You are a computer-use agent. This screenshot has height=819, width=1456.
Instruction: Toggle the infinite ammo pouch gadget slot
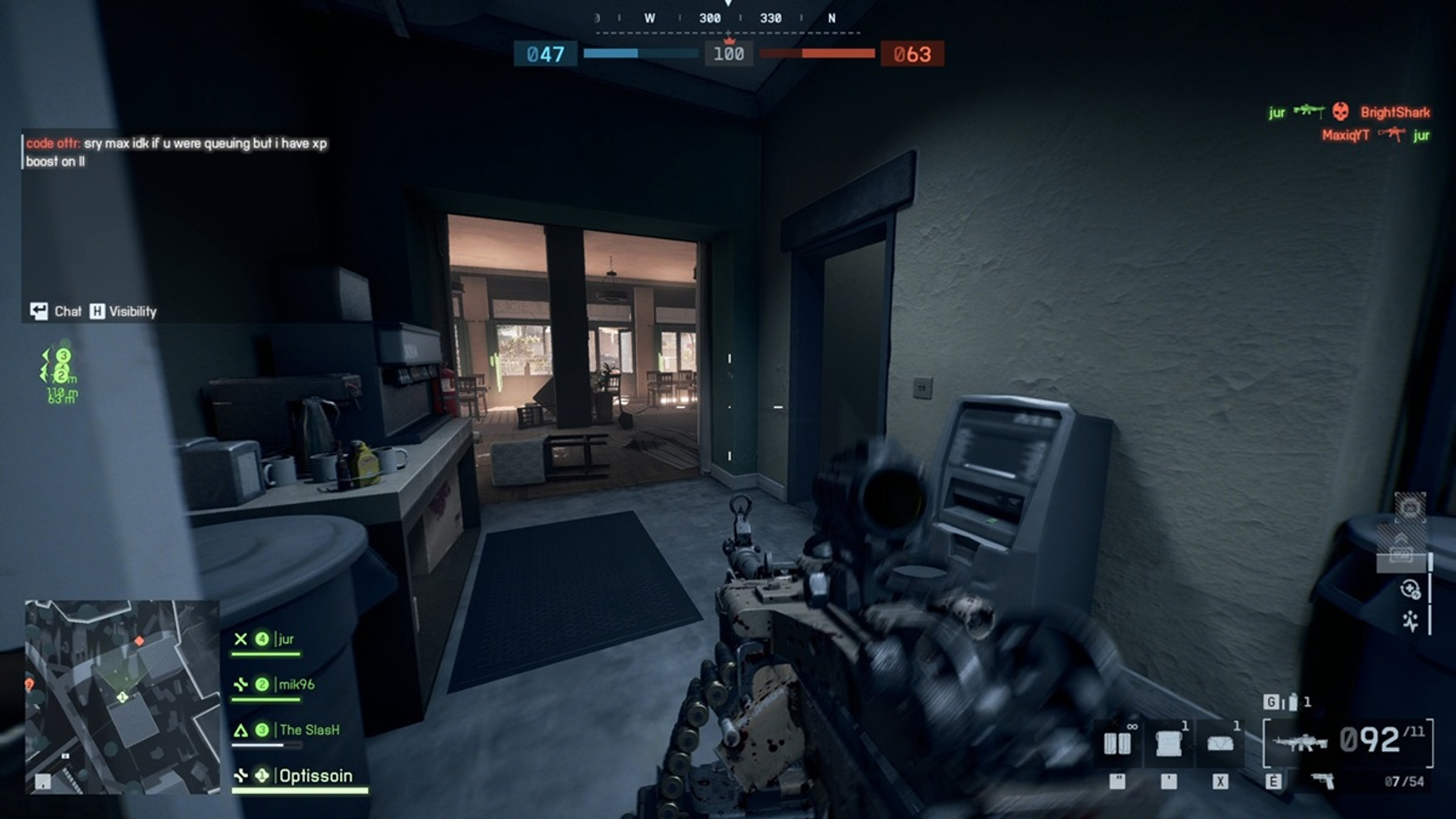(1117, 743)
